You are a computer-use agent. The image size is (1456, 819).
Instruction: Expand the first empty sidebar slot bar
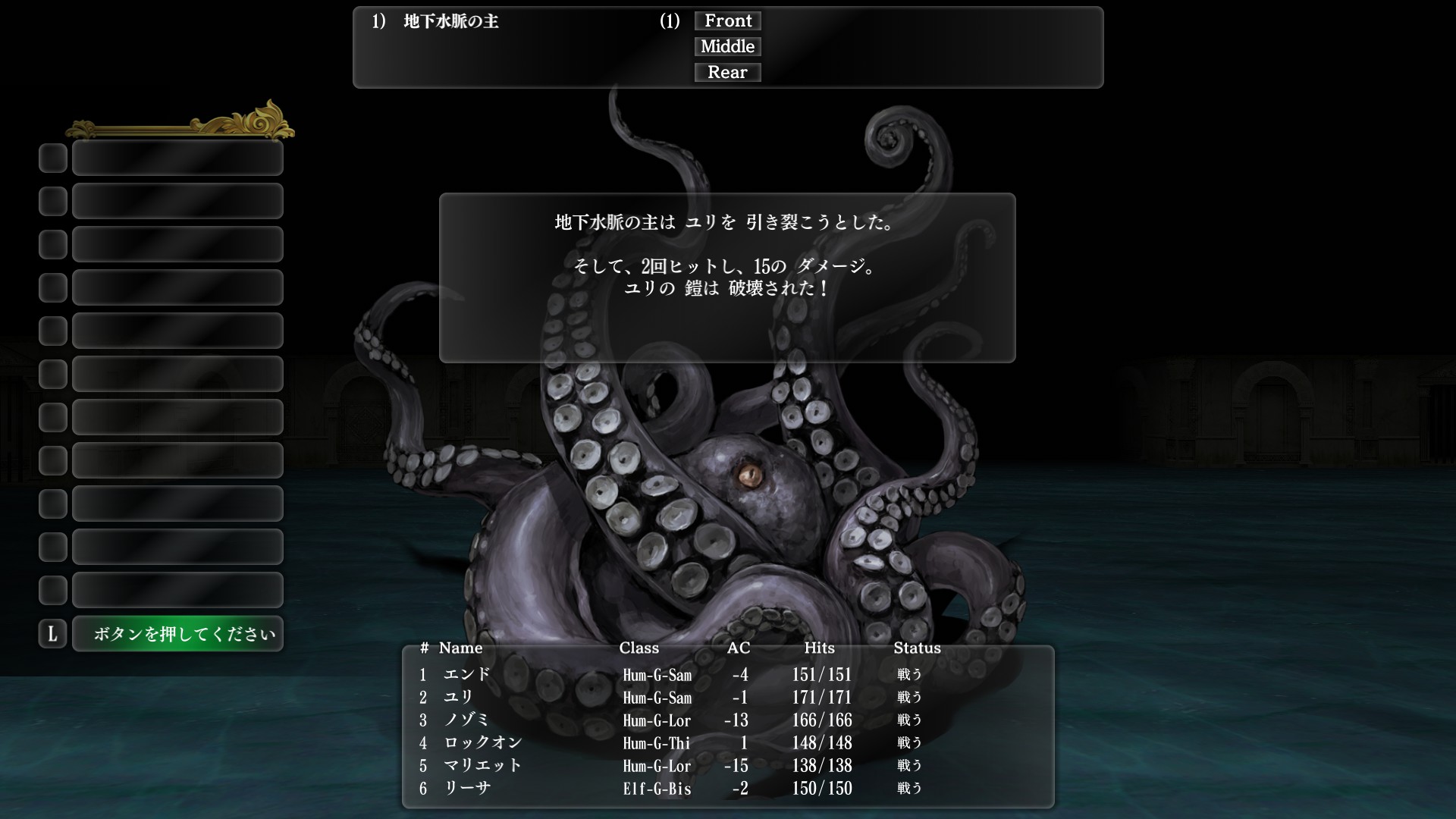[x=177, y=158]
